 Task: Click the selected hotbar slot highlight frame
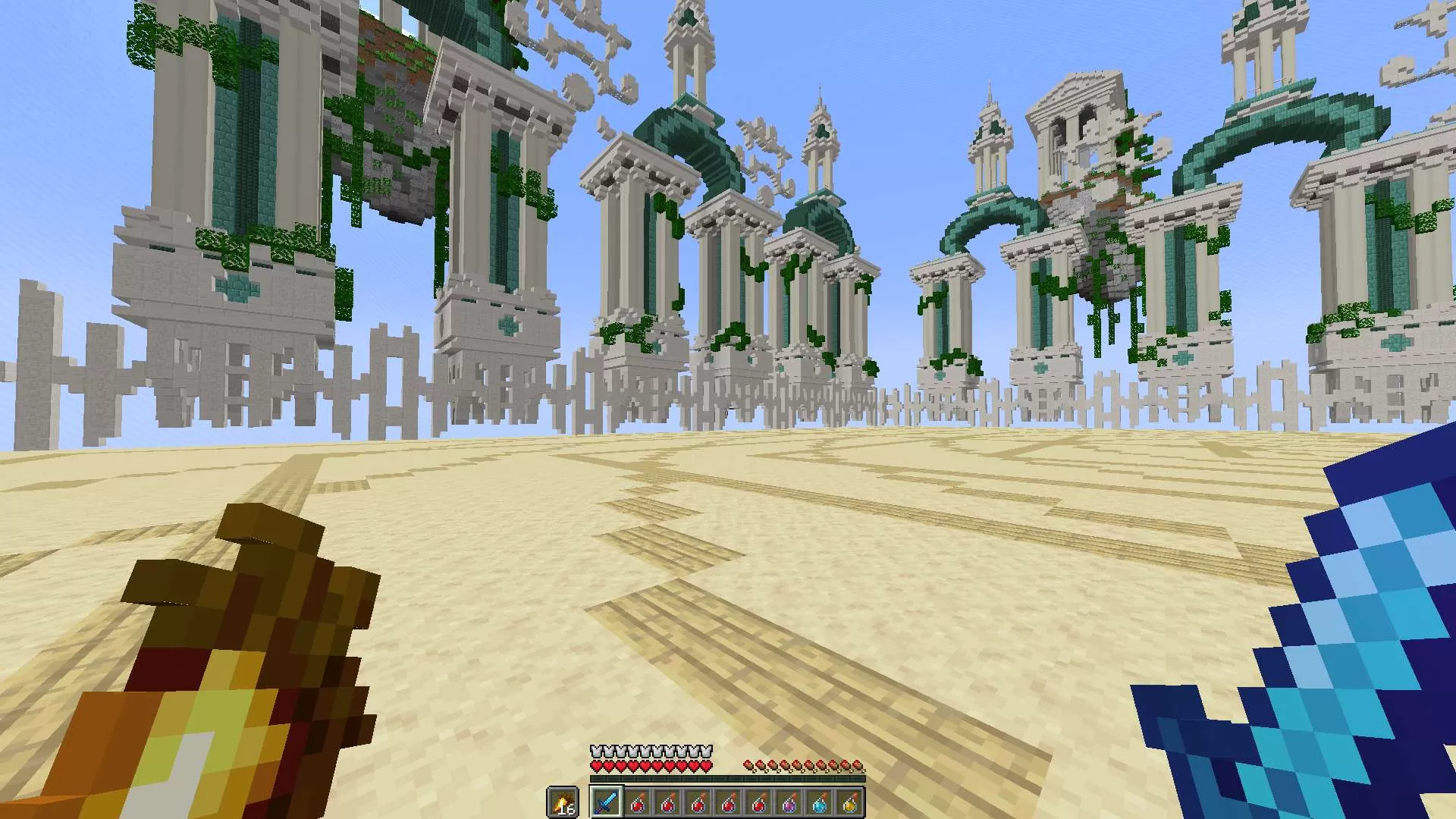(x=607, y=802)
